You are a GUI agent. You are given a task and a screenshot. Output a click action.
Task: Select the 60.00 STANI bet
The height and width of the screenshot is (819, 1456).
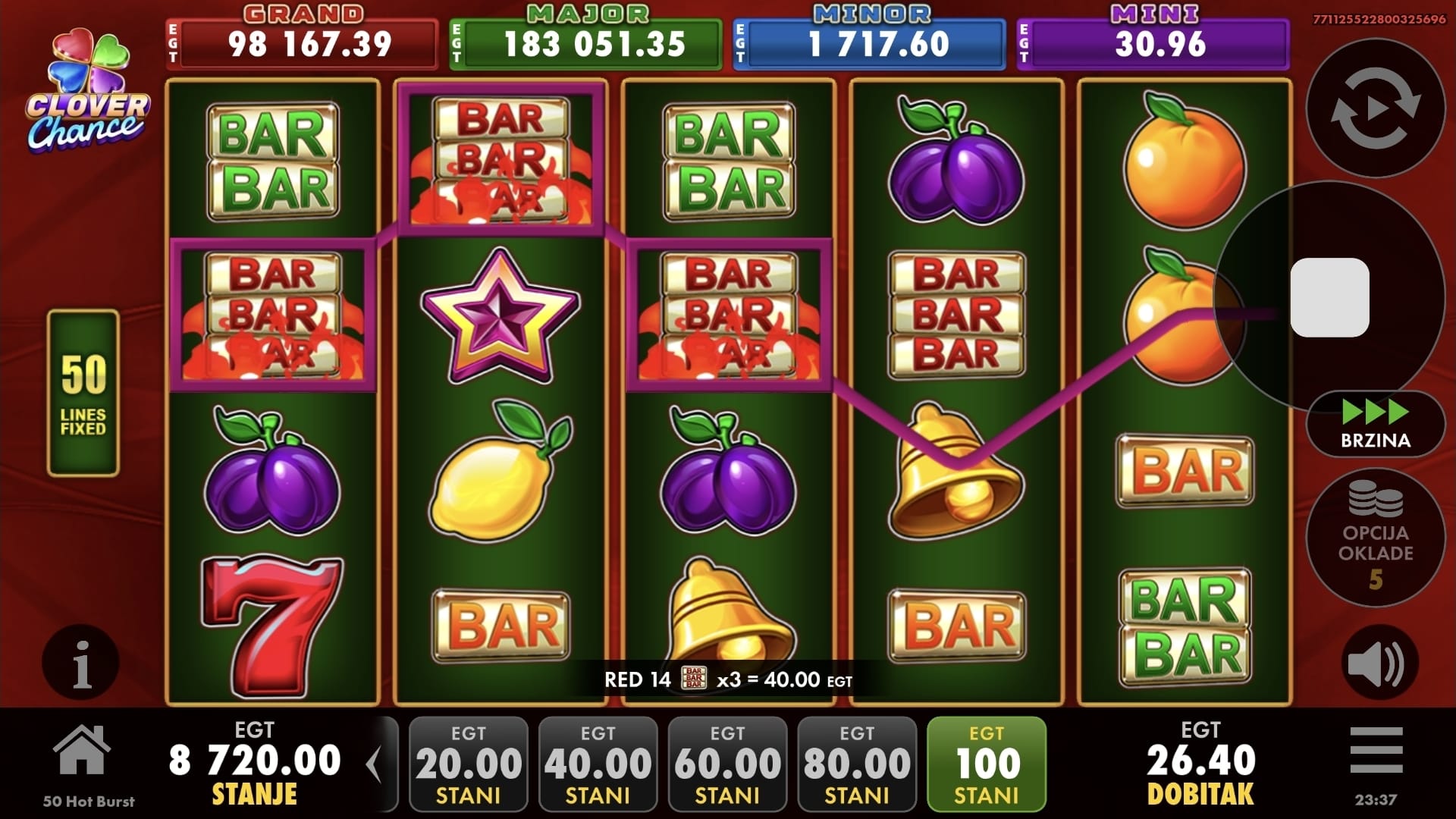point(727,764)
